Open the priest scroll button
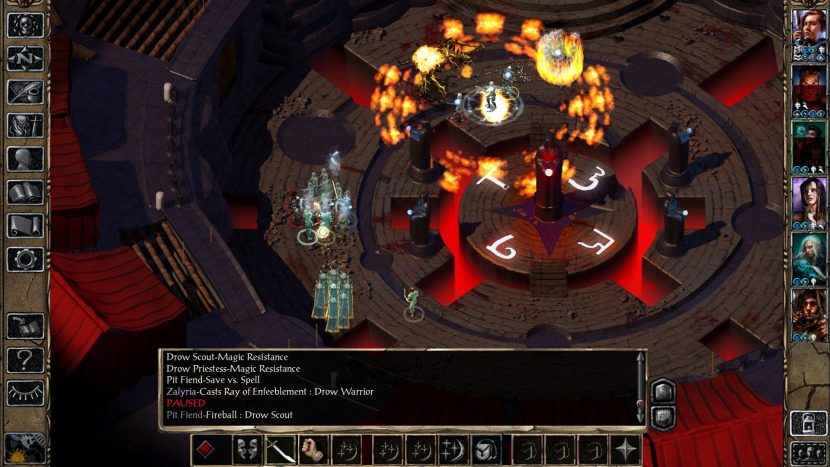Screen dimensions: 830x467 point(25,226)
